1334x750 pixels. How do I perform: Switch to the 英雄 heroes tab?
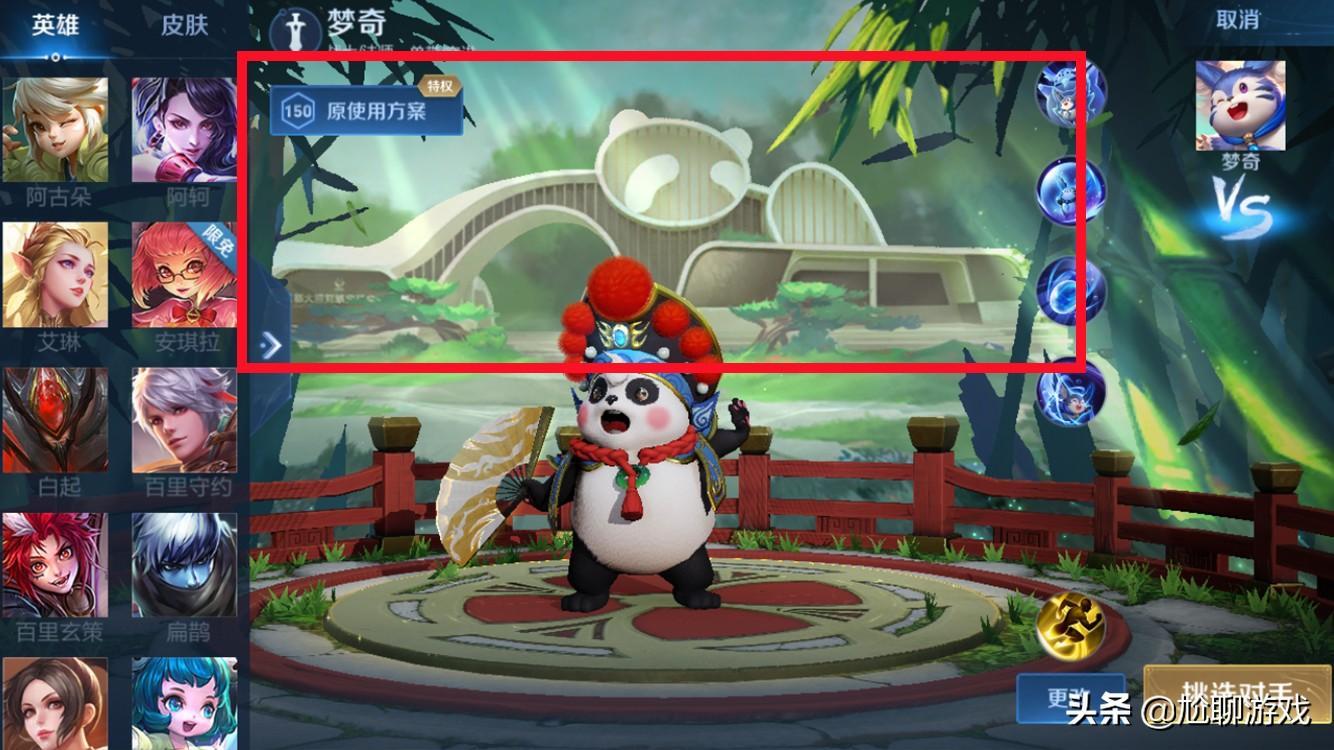pyautogui.click(x=55, y=25)
